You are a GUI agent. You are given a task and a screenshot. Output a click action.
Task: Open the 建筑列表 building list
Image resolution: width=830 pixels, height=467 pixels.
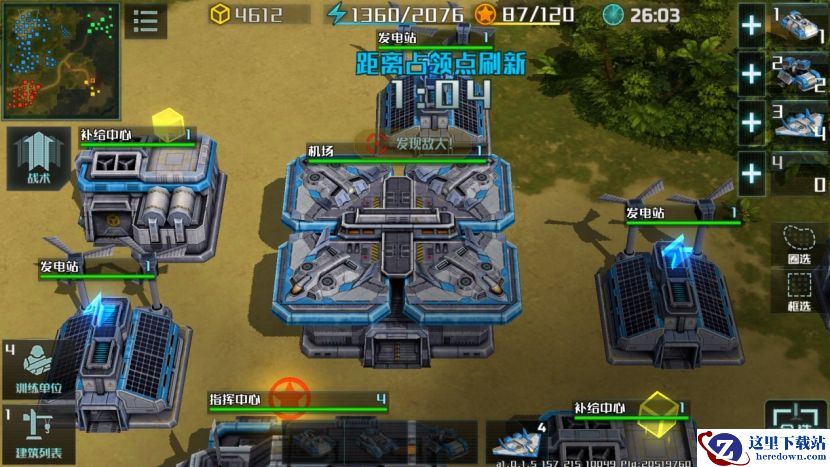(x=38, y=431)
